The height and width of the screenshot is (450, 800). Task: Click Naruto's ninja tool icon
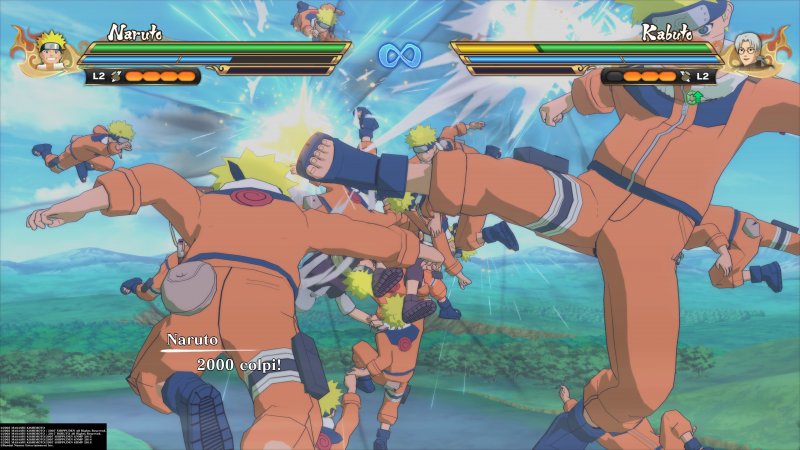click(x=117, y=76)
